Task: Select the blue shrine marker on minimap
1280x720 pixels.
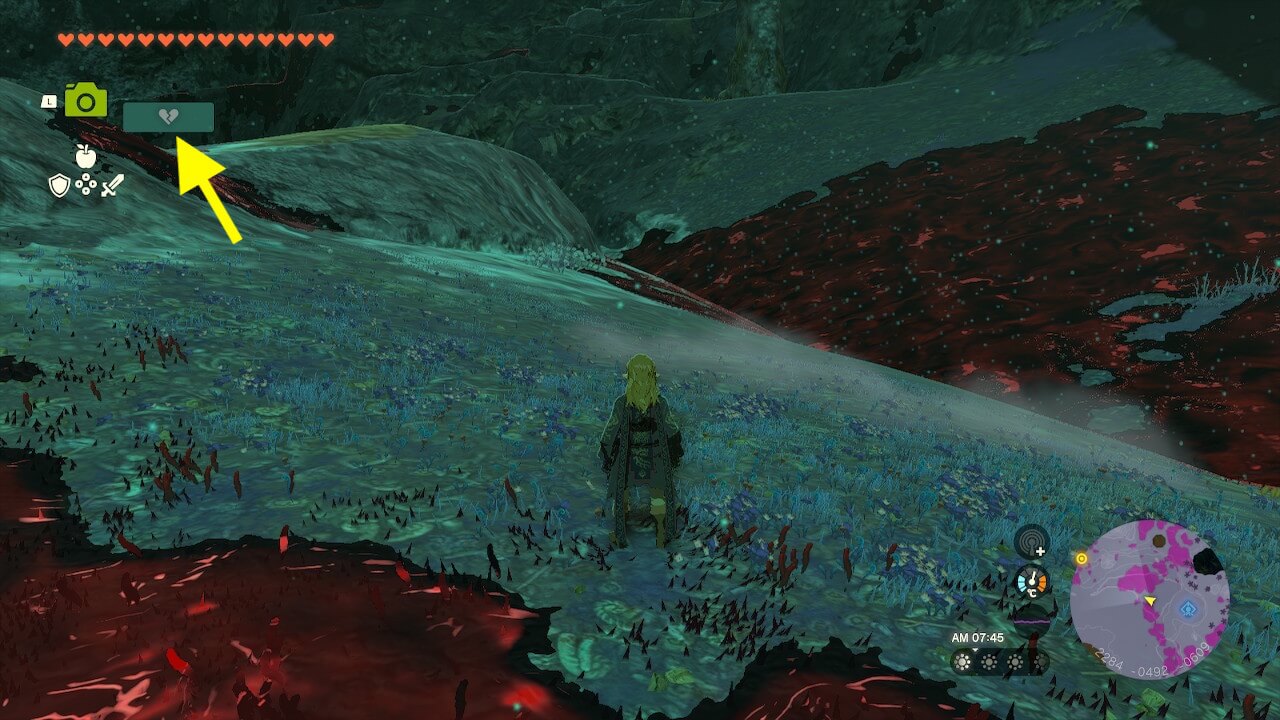Action: pyautogui.click(x=1187, y=608)
